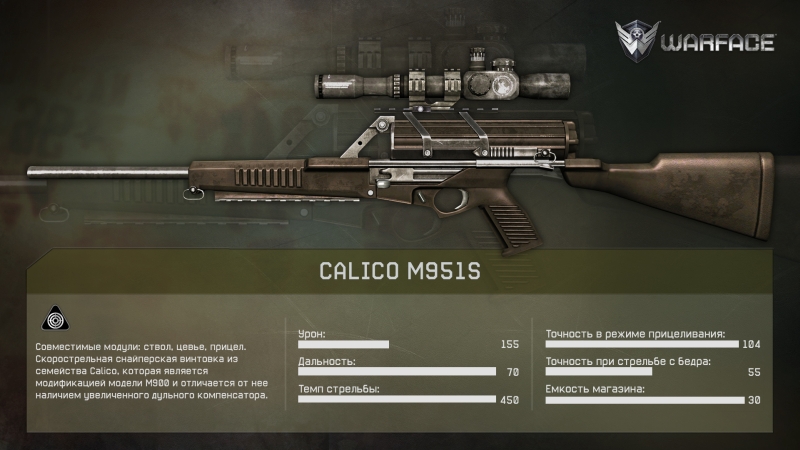The width and height of the screenshot is (800, 450).
Task: Select the sniper class crosshair icon
Action: coord(53,320)
